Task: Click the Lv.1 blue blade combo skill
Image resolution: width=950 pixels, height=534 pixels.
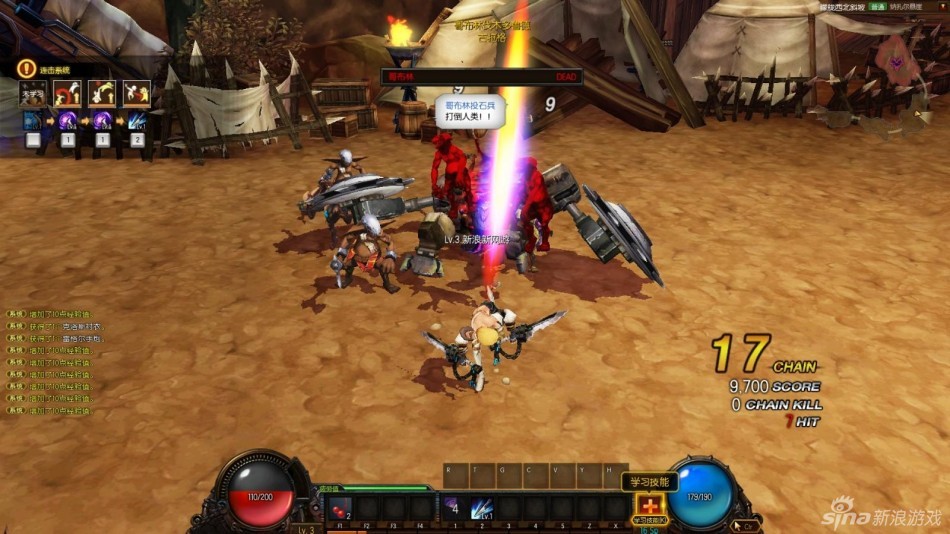Action: [137, 120]
